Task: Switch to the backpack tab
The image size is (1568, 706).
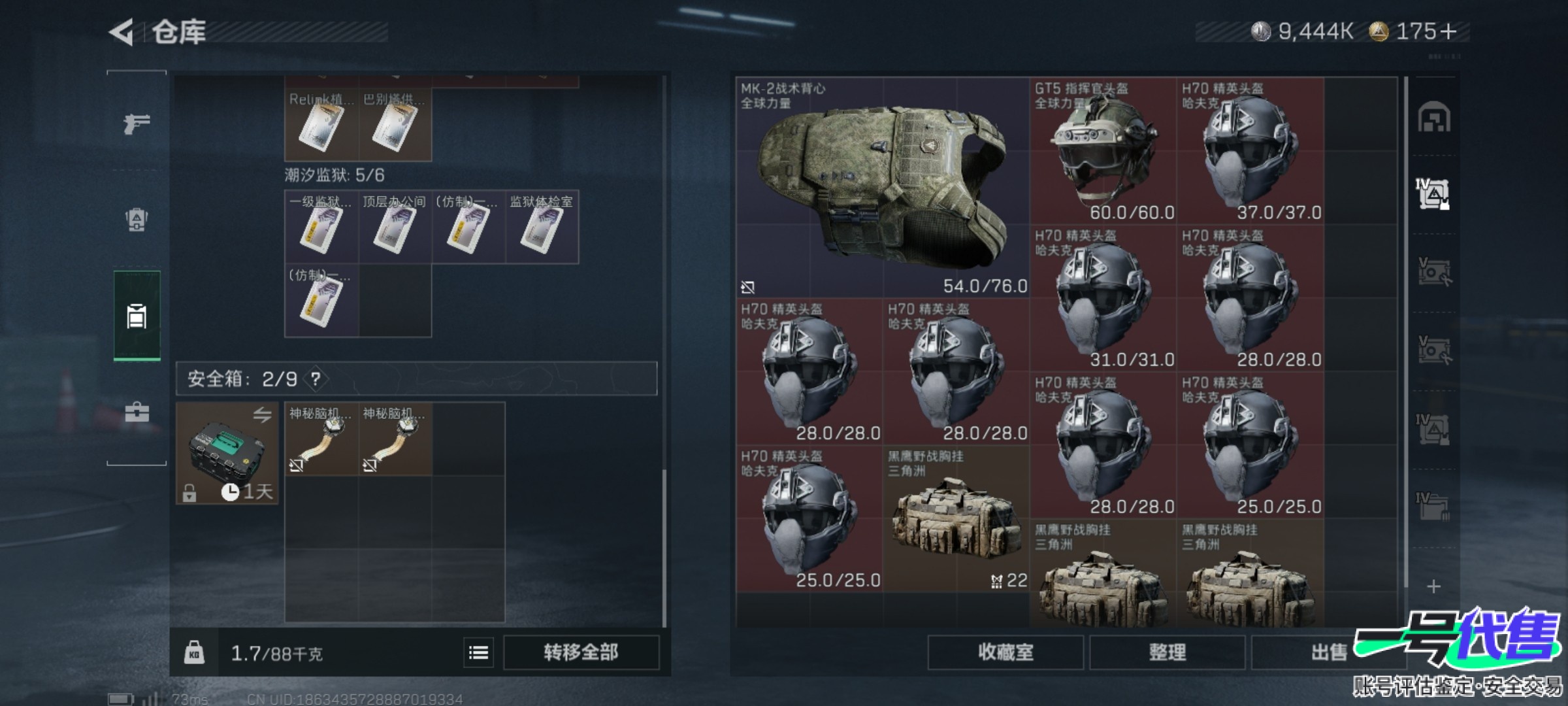Action: (137, 219)
